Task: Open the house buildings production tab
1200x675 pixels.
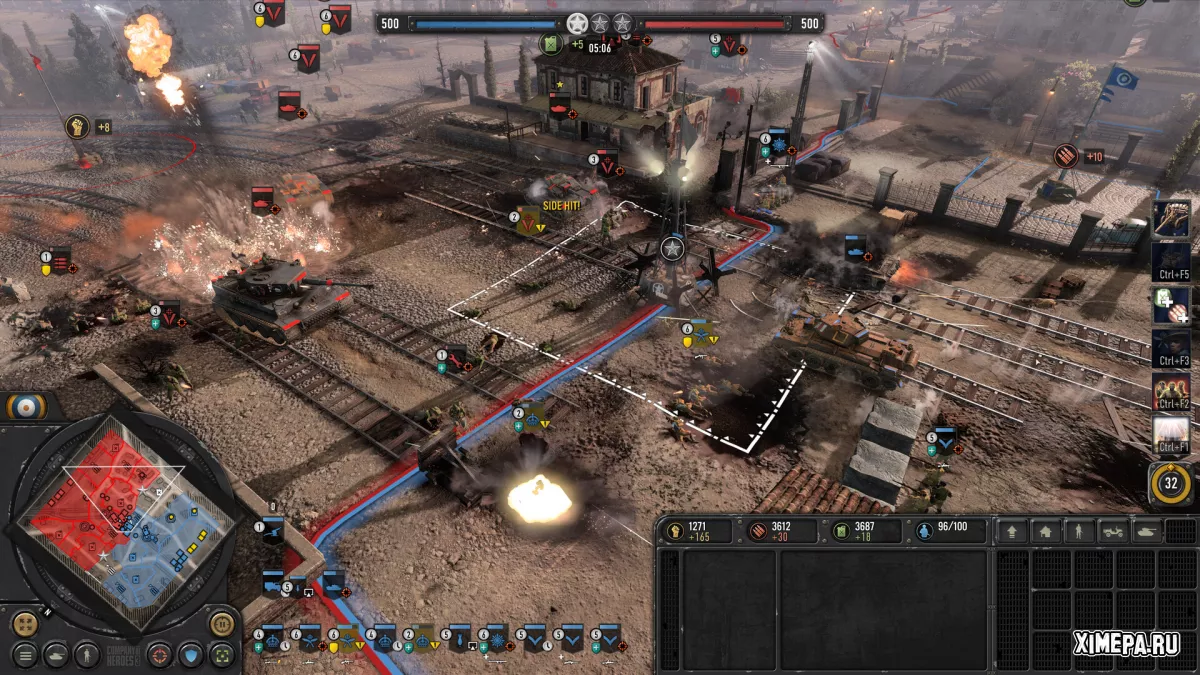Action: [x=1045, y=531]
